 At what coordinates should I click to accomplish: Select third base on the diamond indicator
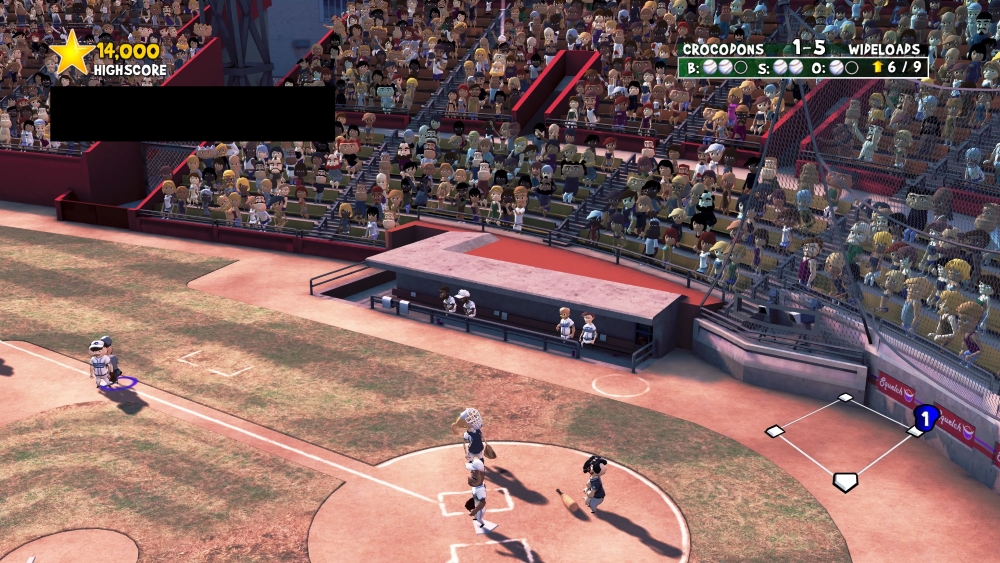coord(775,431)
